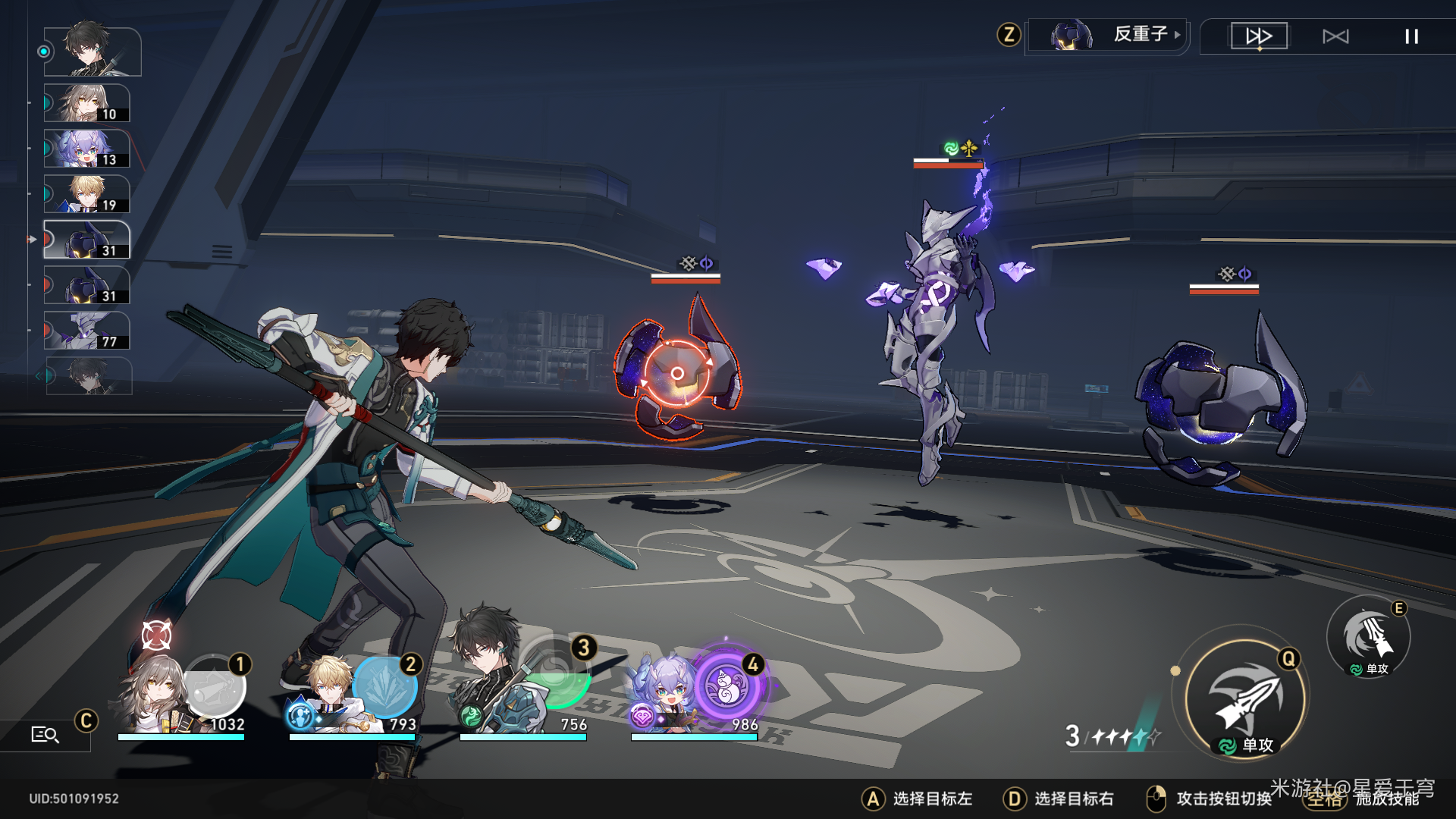
Task: Toggle the double-speed fast-forward button
Action: tap(1259, 36)
